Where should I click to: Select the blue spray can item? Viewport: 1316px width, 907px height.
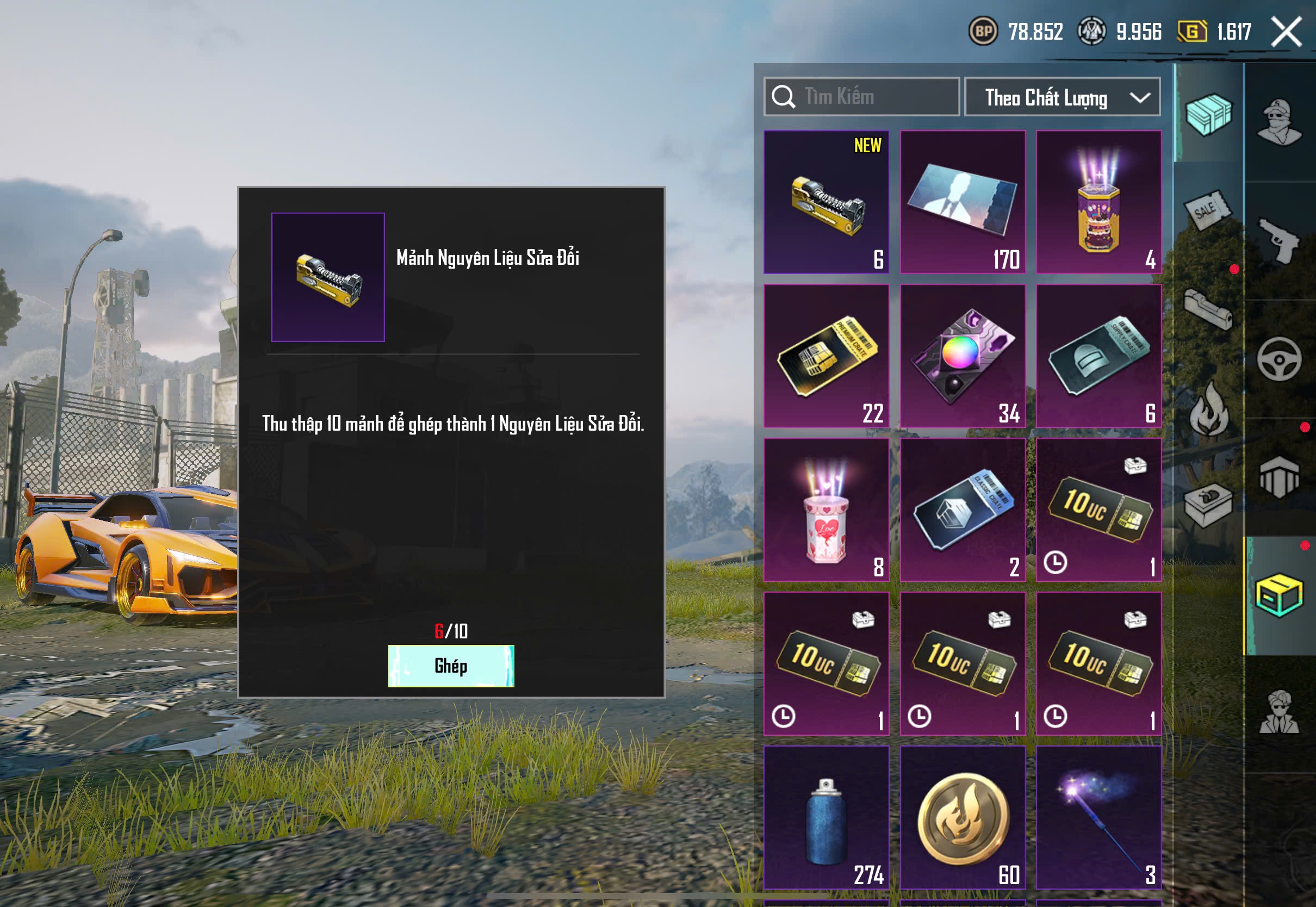(x=825, y=817)
